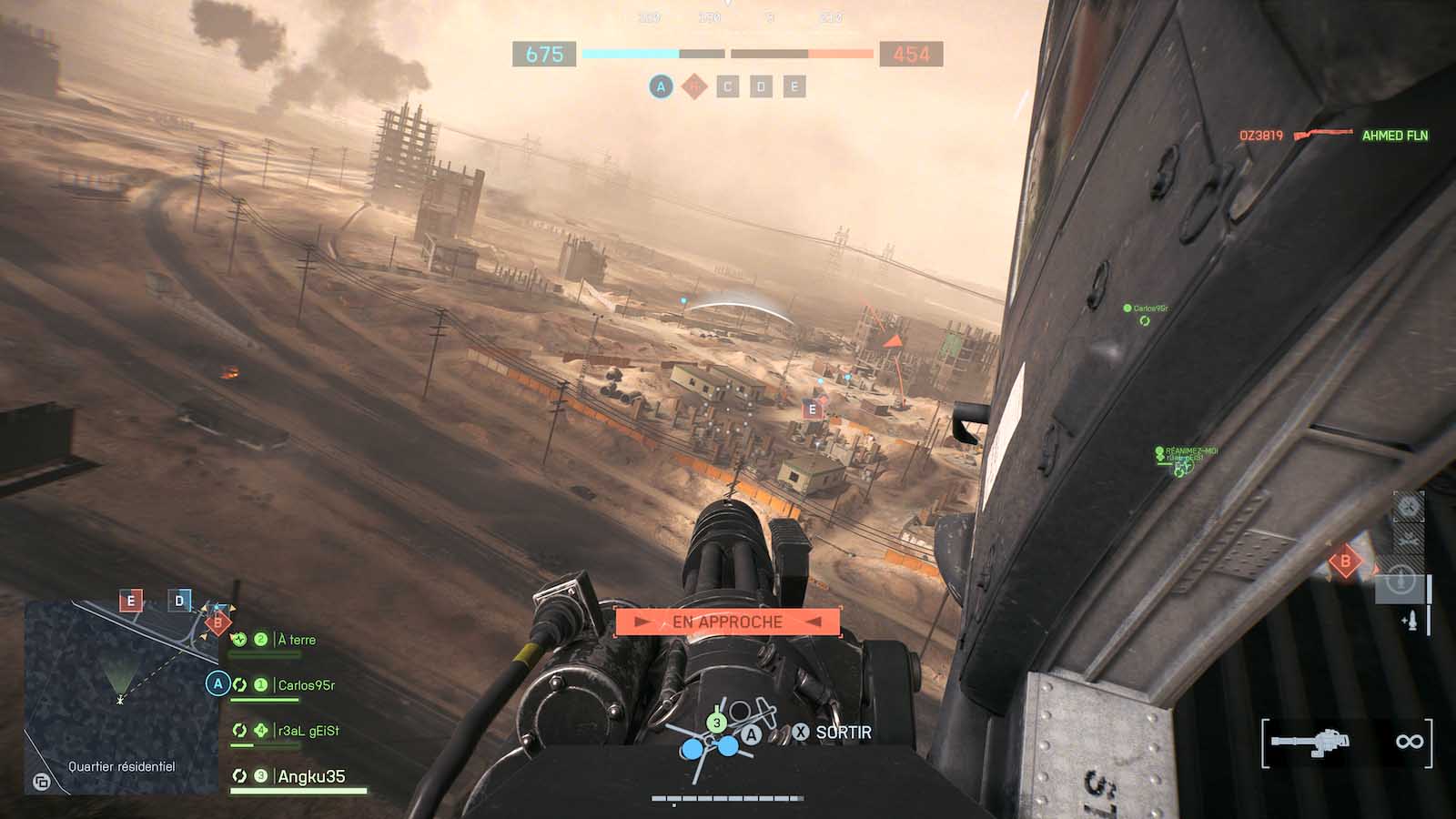Click the vehicle seat diagram
Image resolution: width=1456 pixels, height=819 pixels.
[717, 739]
